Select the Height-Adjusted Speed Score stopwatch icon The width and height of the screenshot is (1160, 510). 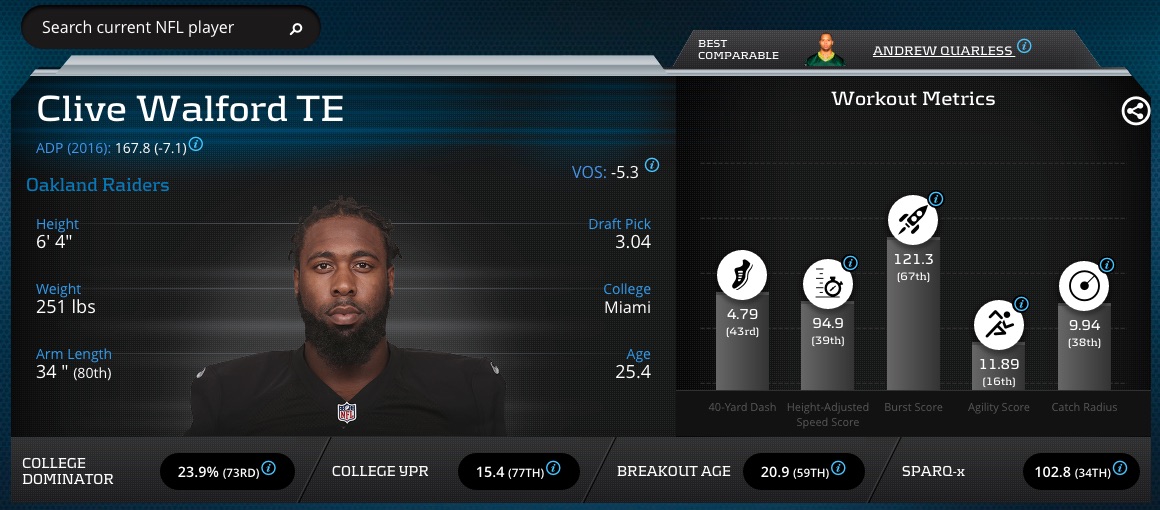pos(827,285)
